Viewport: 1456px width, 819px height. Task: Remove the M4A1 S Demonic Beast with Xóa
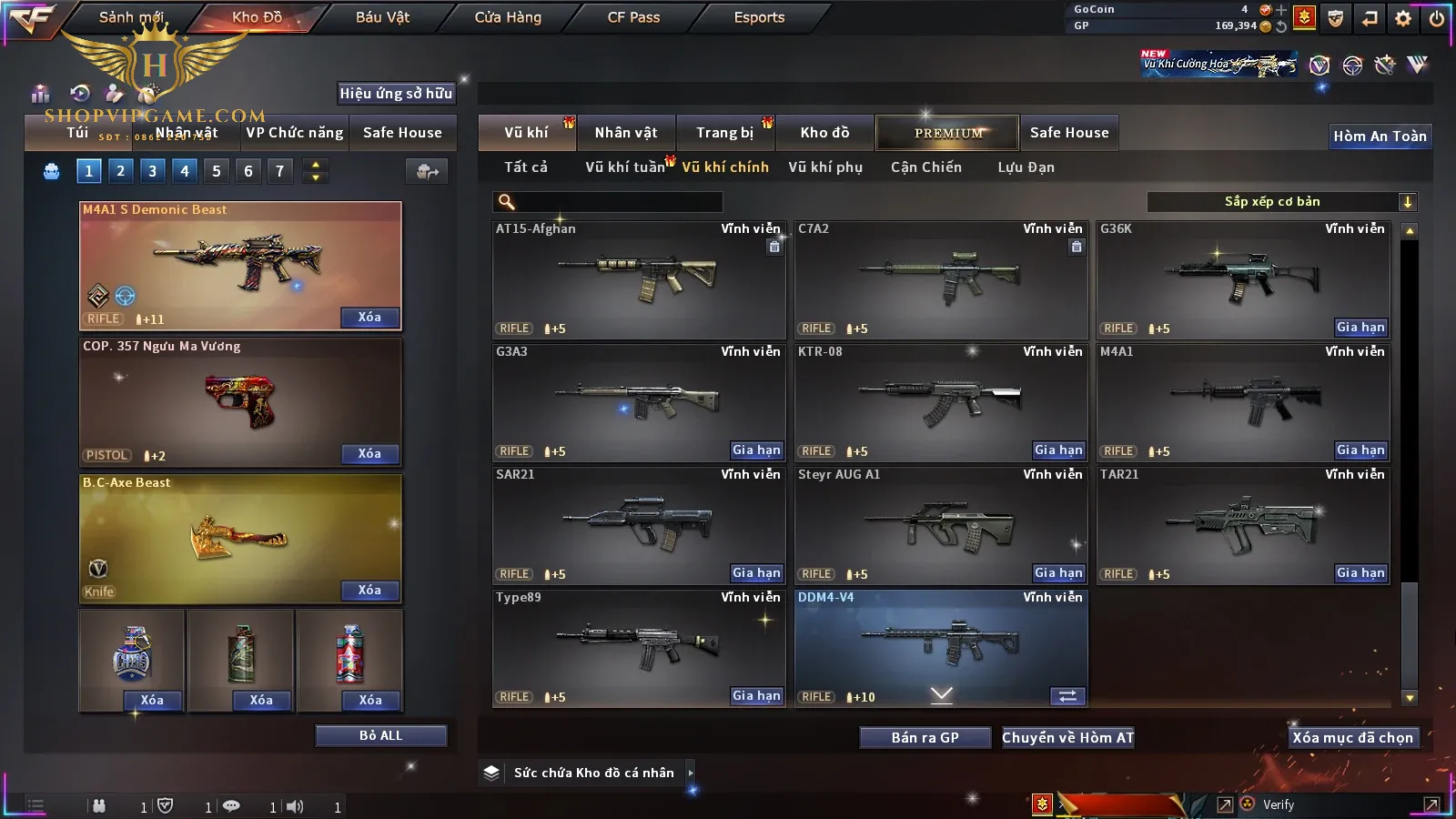pyautogui.click(x=369, y=318)
